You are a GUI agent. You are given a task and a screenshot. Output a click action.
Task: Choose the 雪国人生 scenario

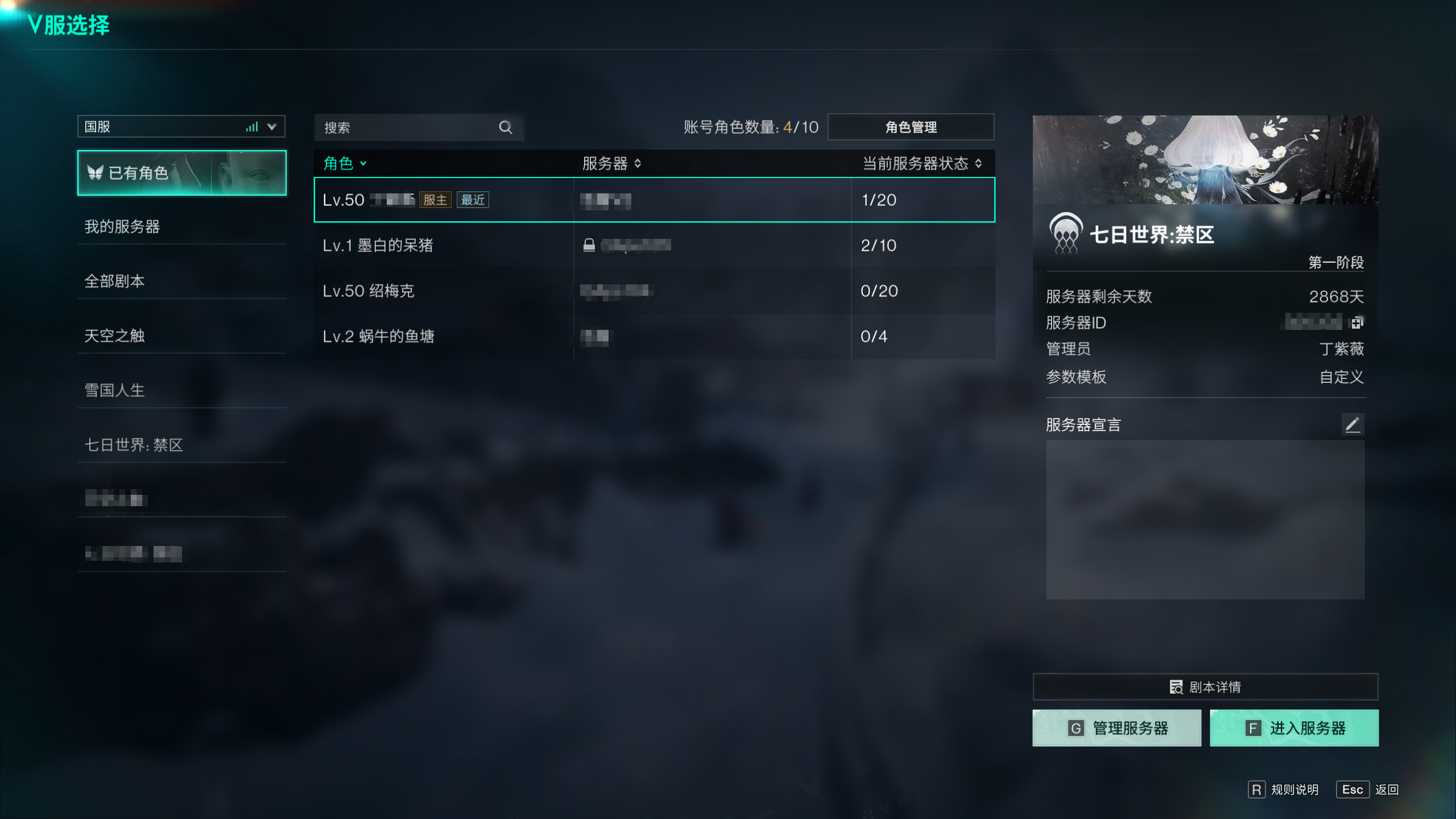pos(115,390)
